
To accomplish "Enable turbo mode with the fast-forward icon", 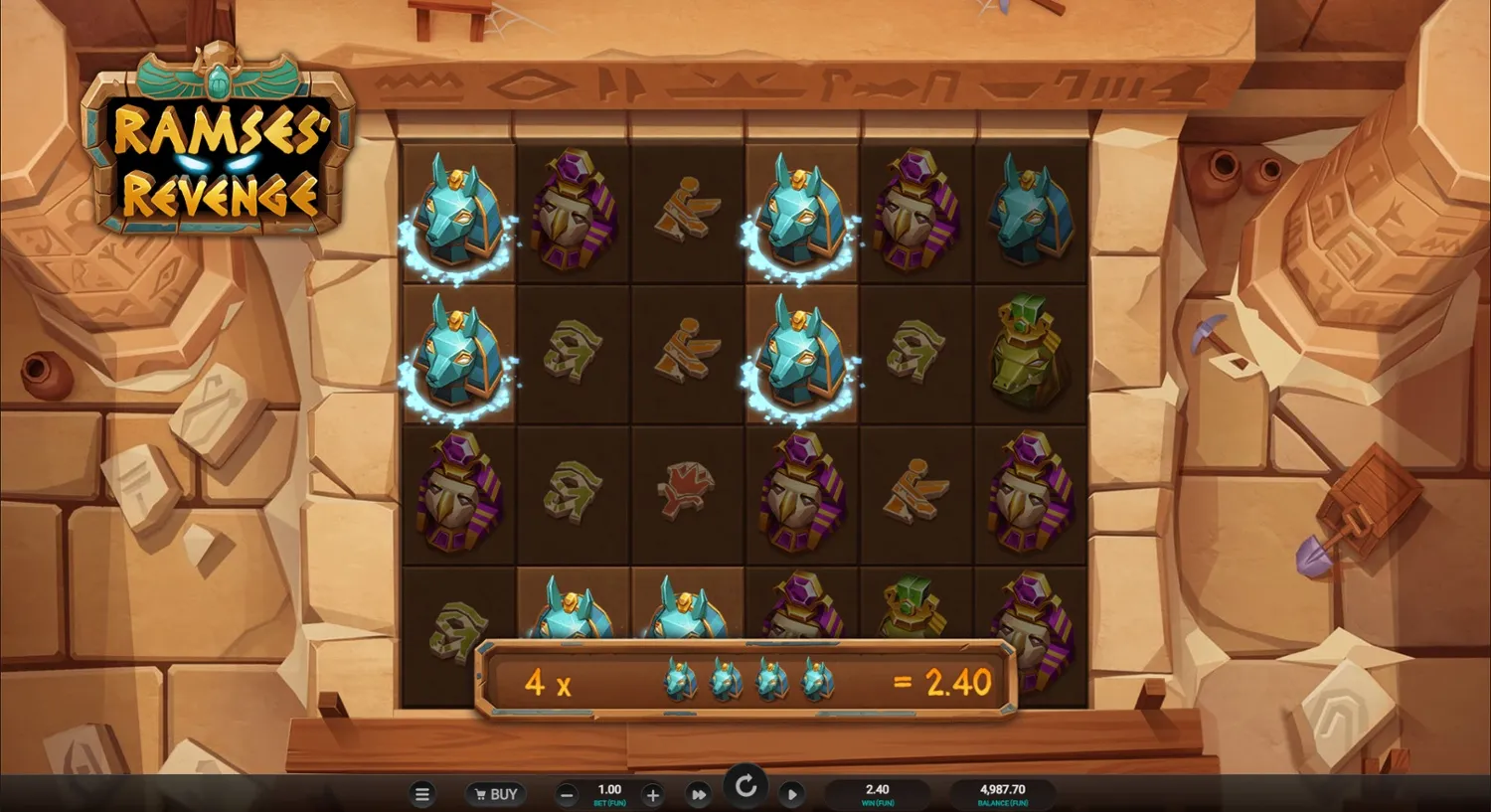I will (699, 794).
